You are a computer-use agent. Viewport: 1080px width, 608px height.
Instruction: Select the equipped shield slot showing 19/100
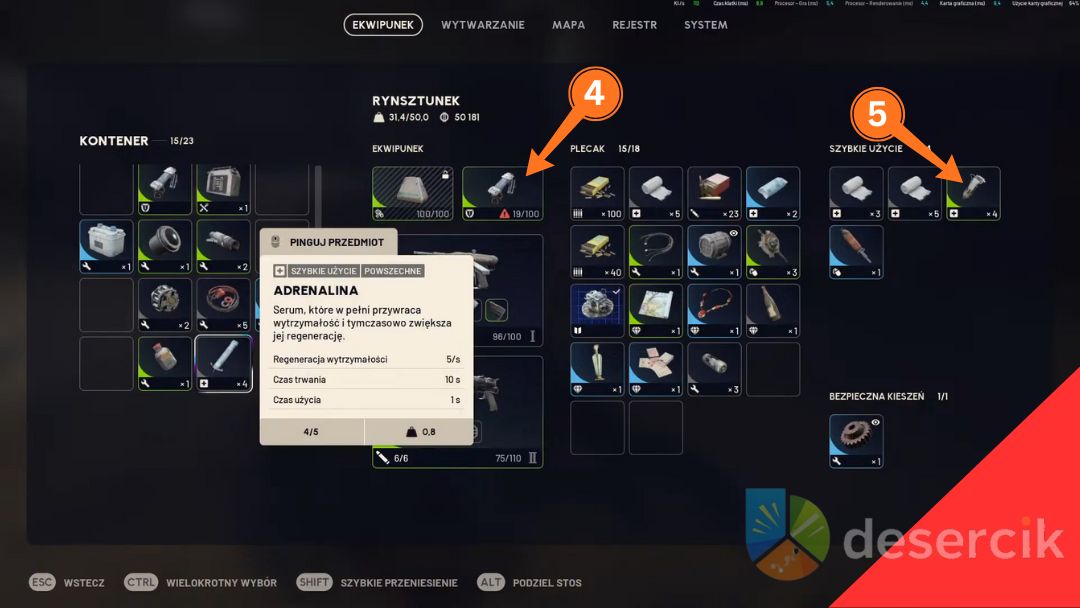pos(502,194)
